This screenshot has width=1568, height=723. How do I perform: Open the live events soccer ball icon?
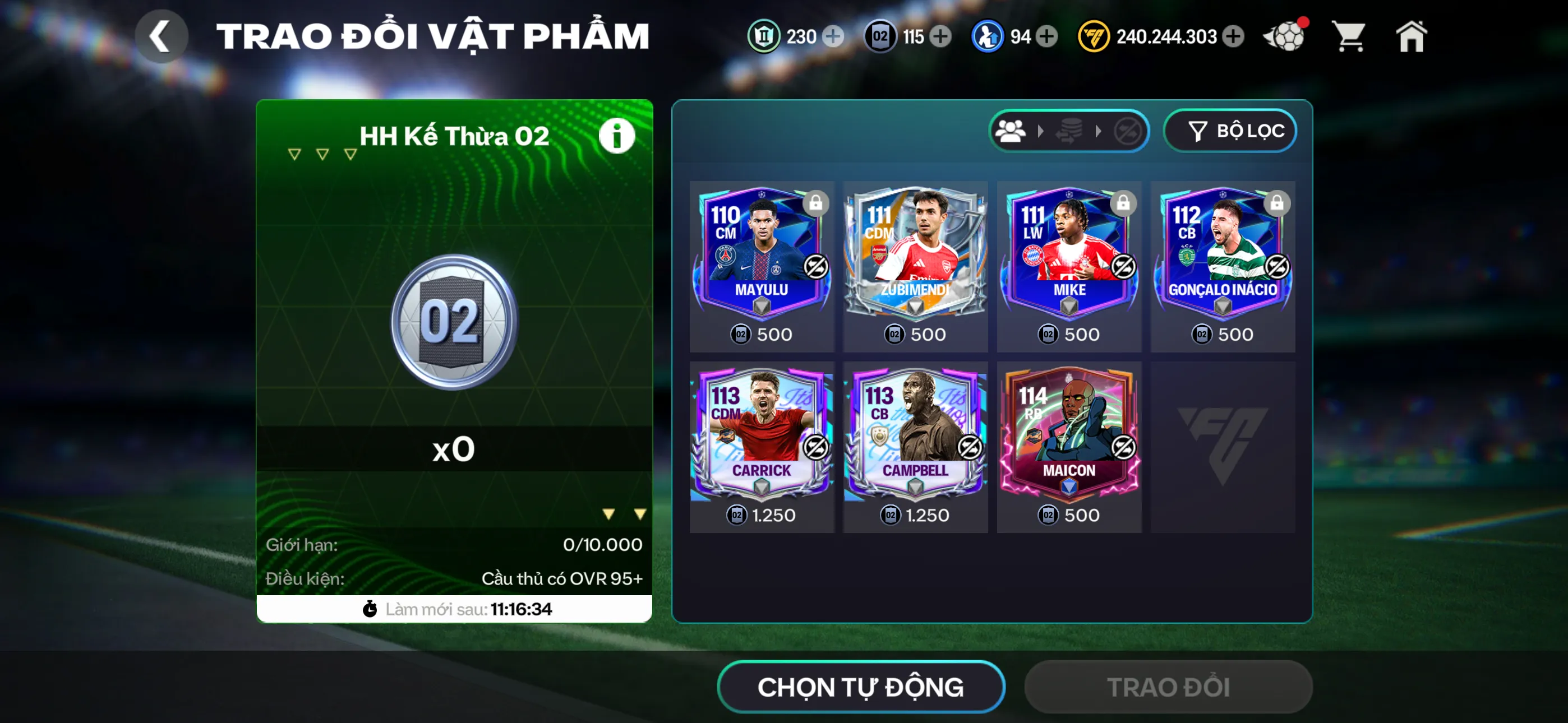point(1286,36)
